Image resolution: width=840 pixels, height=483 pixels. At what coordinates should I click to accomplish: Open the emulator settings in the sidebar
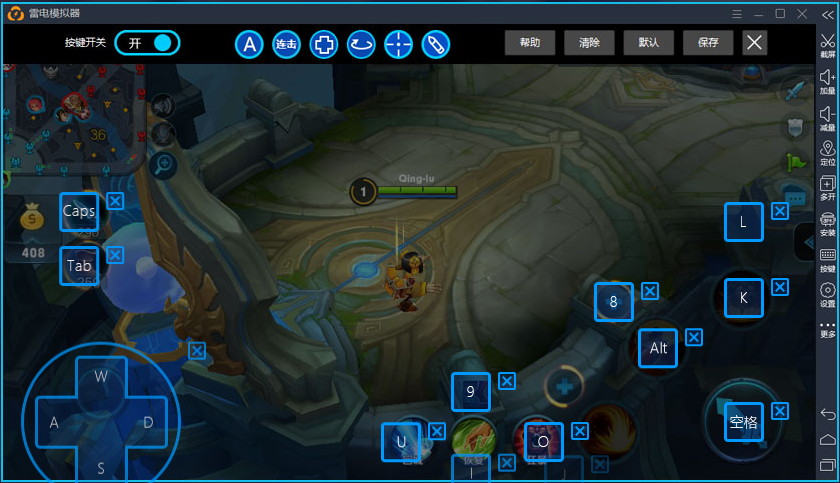(827, 294)
